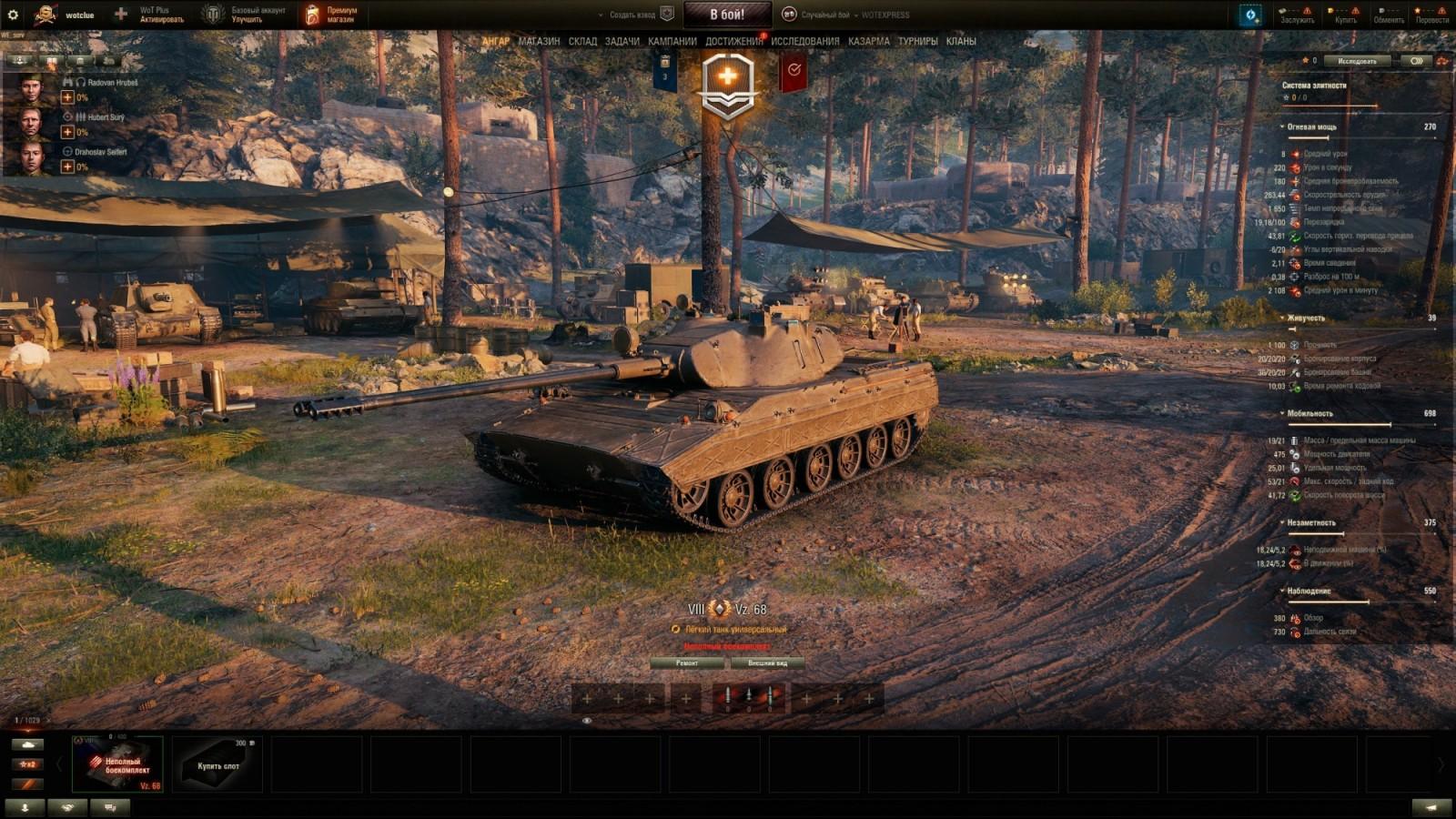Open the Премиум магазин tank icon
The width and height of the screenshot is (1456, 819).
click(314, 13)
